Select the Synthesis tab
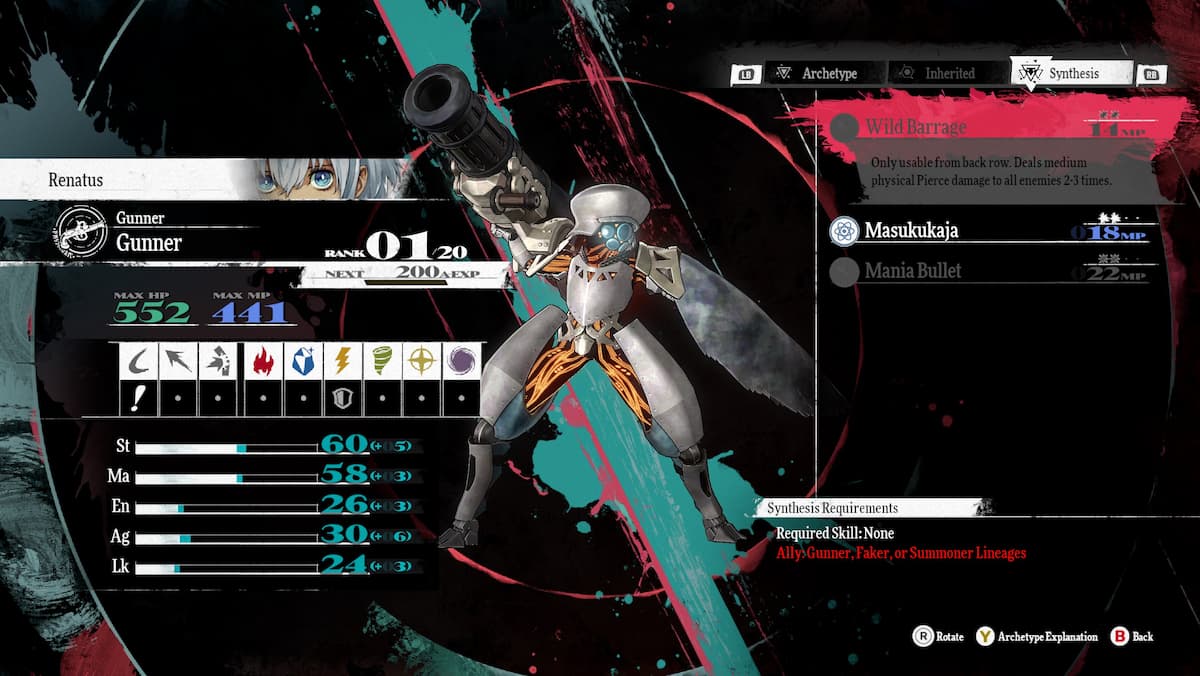This screenshot has height=676, width=1200. (1071, 73)
